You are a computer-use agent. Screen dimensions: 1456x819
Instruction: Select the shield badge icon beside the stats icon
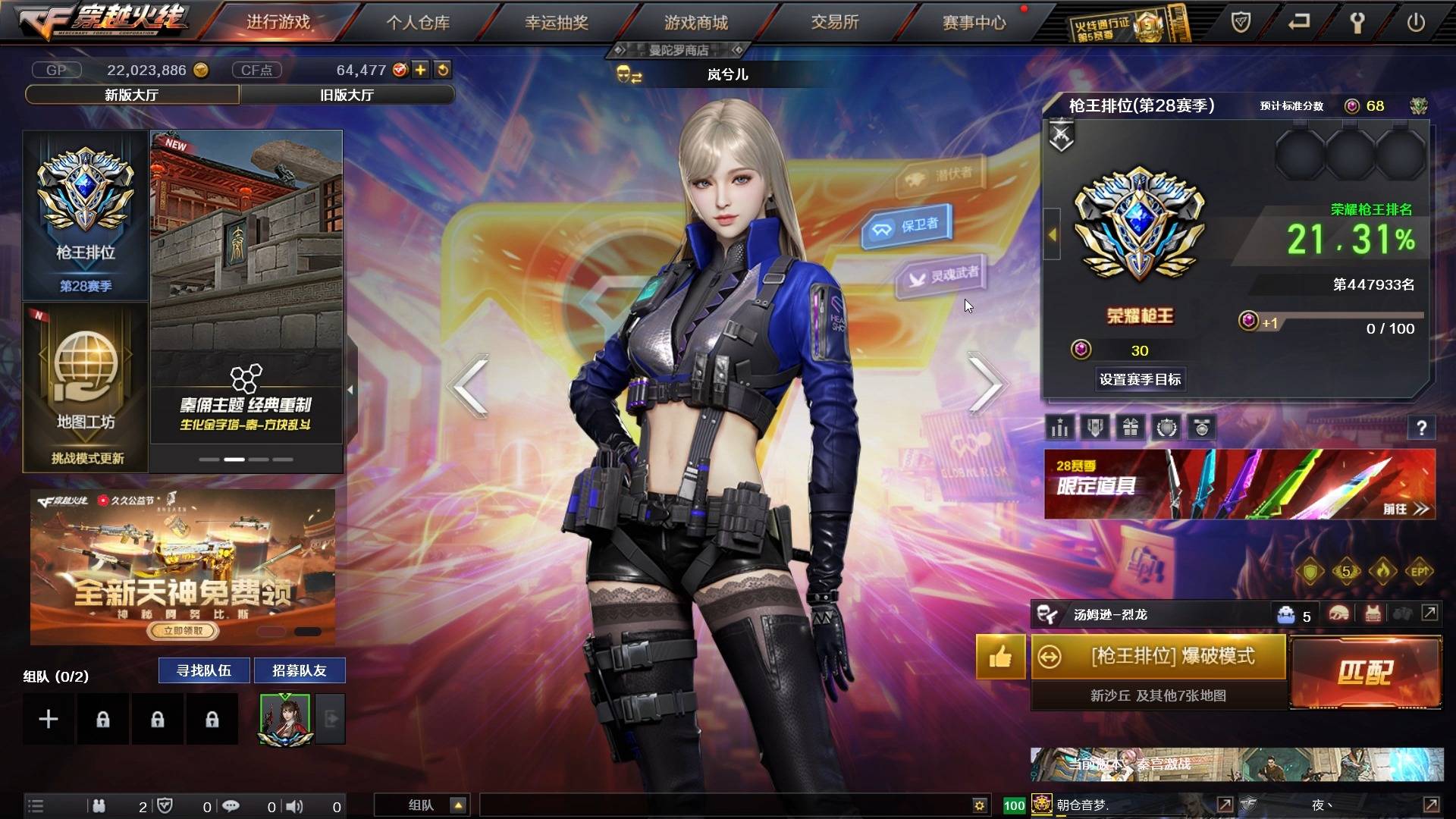pyautogui.click(x=1094, y=428)
